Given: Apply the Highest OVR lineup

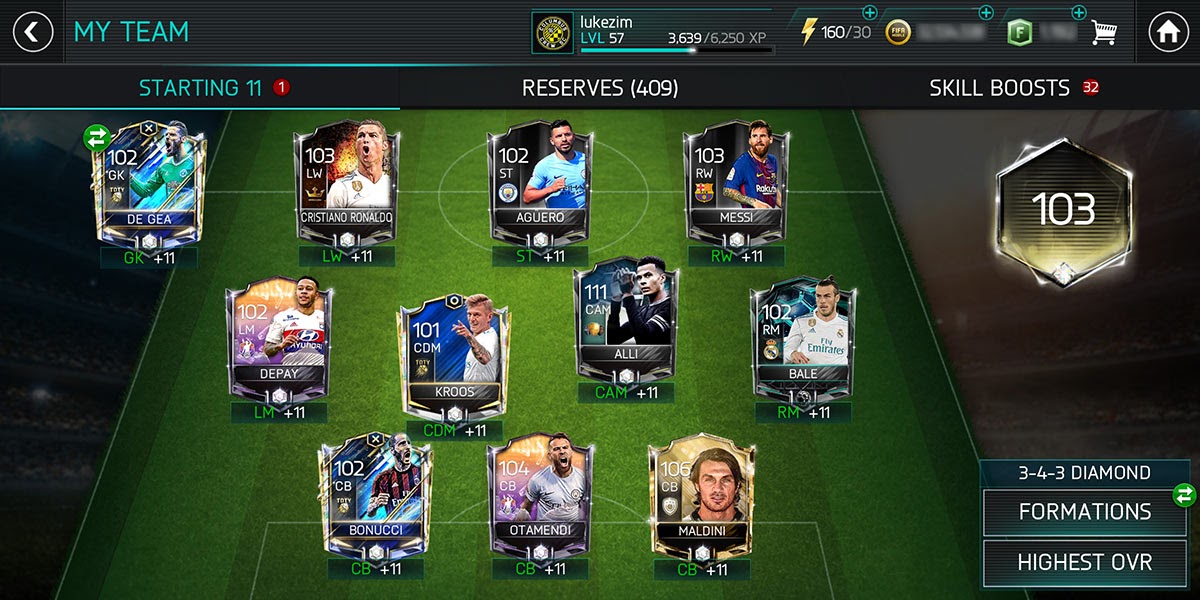Looking at the screenshot, I should (x=1084, y=563).
